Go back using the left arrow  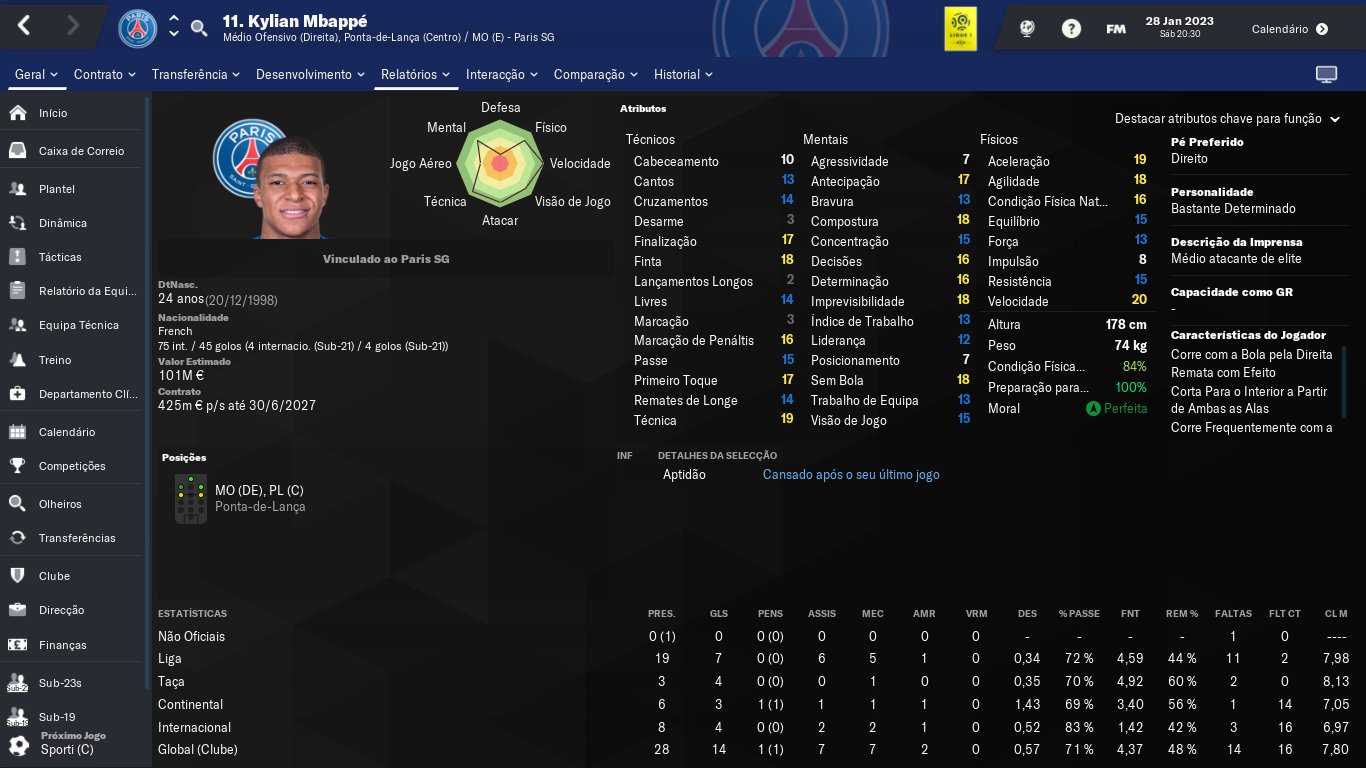click(25, 27)
